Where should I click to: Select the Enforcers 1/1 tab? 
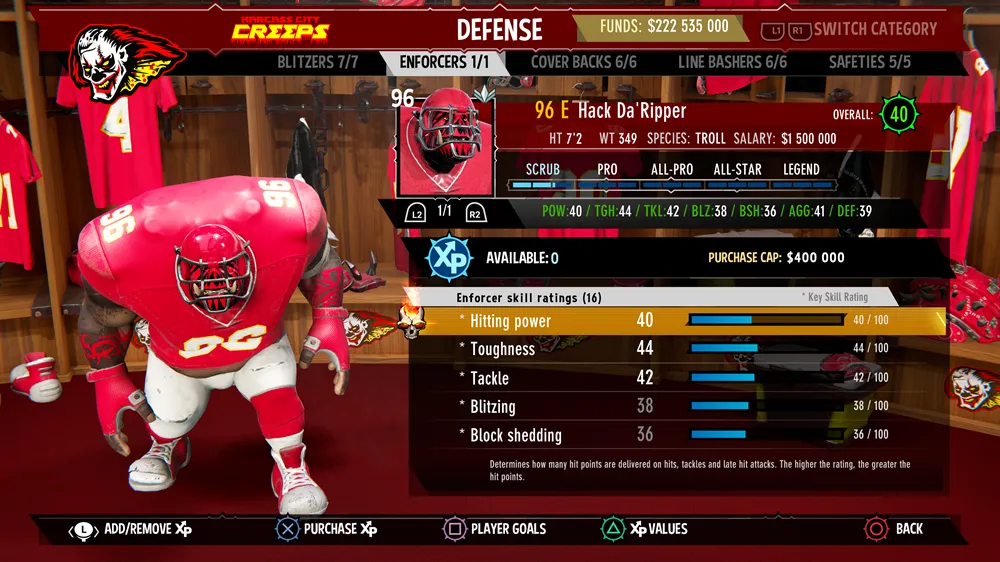click(444, 62)
